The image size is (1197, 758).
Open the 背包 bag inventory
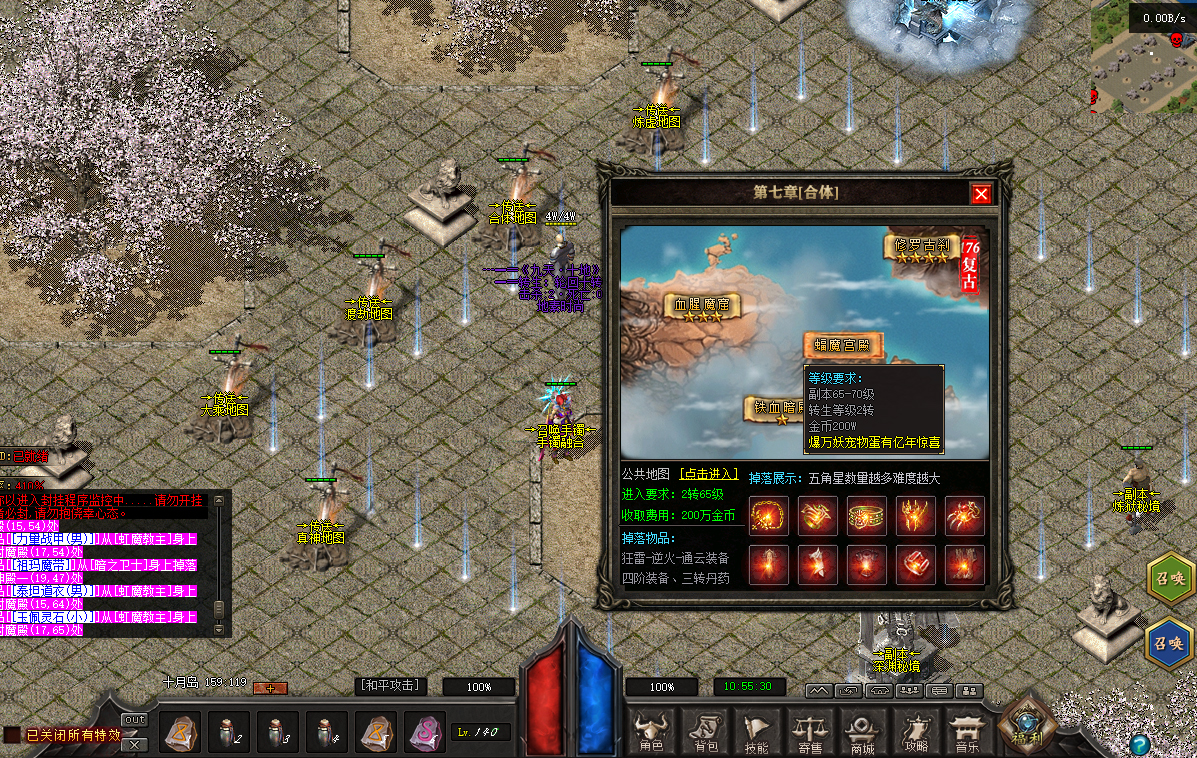click(706, 732)
